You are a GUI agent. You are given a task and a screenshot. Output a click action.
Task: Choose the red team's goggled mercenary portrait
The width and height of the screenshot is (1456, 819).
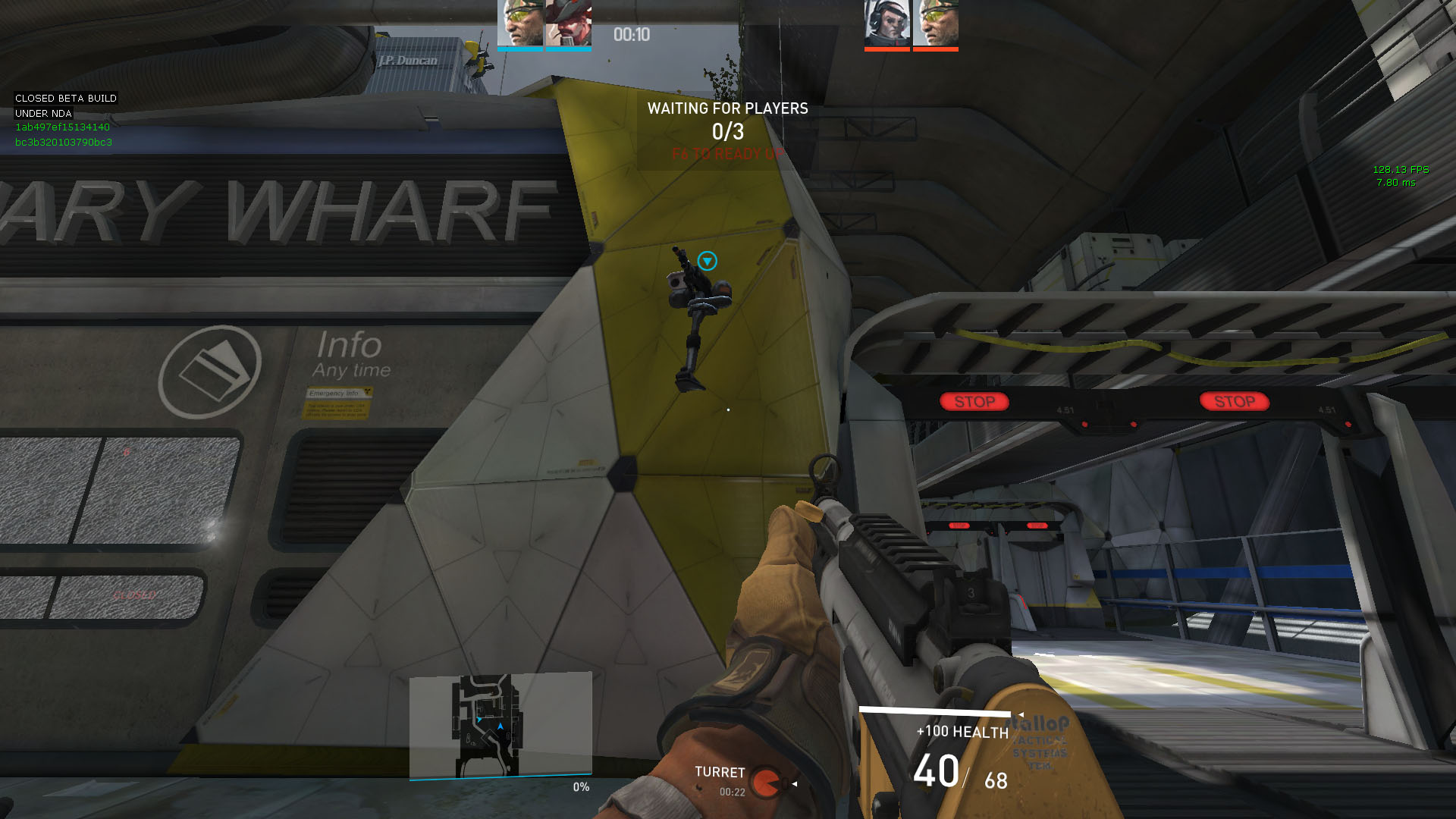point(936,24)
